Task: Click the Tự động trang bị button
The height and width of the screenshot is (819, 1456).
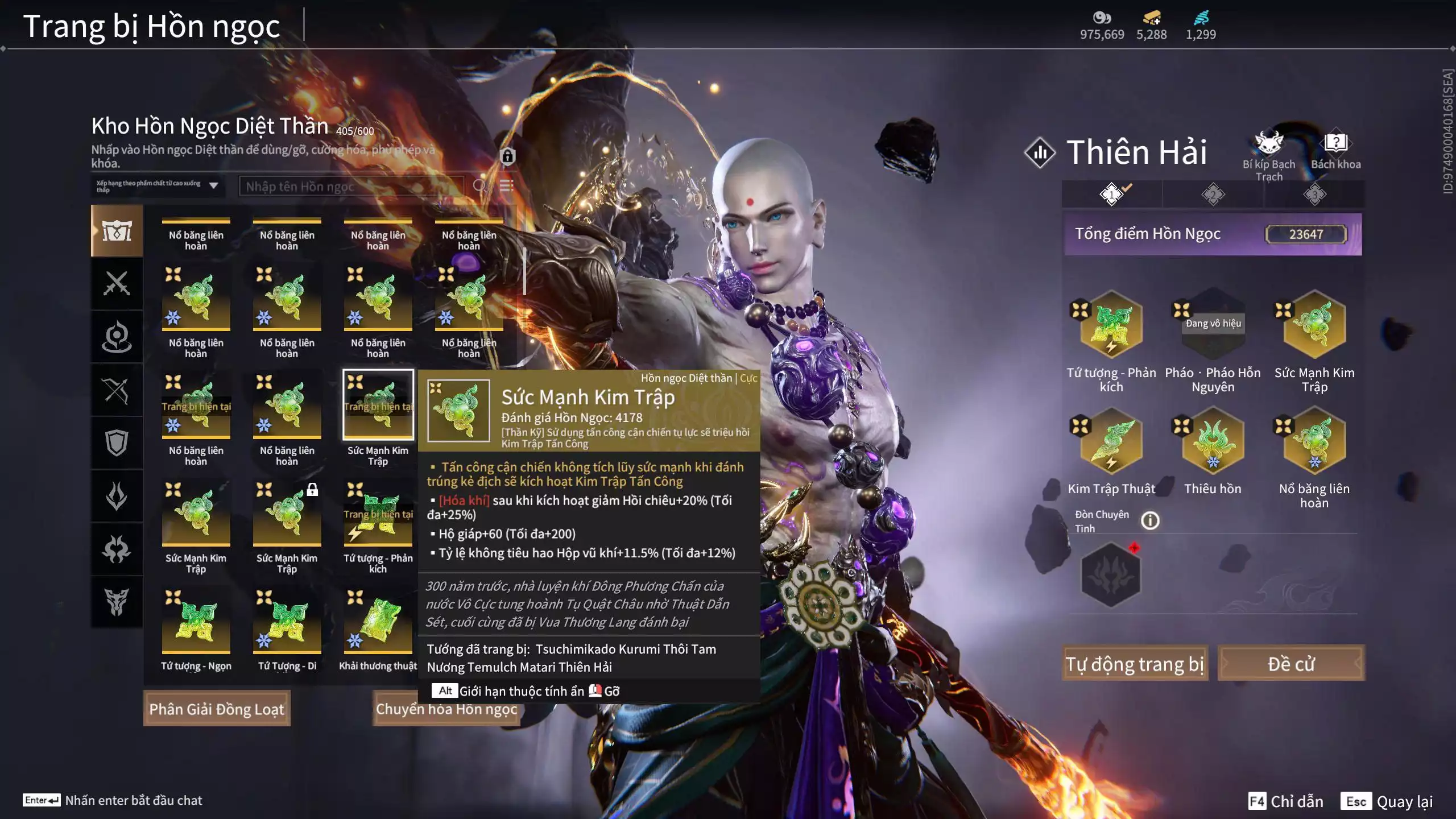Action: (x=1135, y=663)
